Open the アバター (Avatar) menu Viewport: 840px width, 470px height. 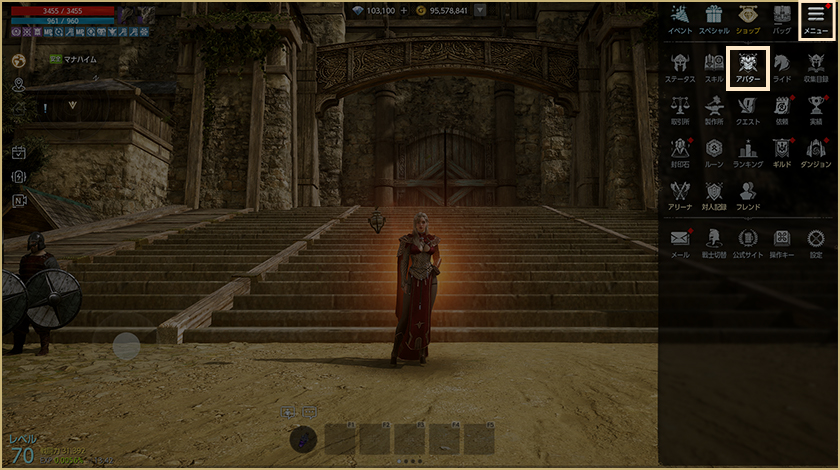(747, 68)
